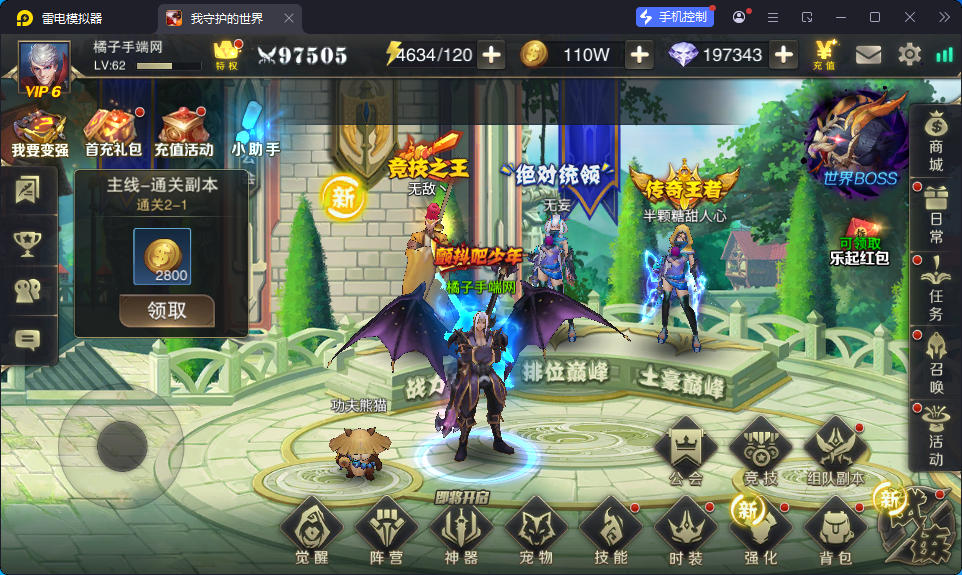Open the 召唤 summon panel
The height and width of the screenshot is (575, 962).
tap(935, 362)
